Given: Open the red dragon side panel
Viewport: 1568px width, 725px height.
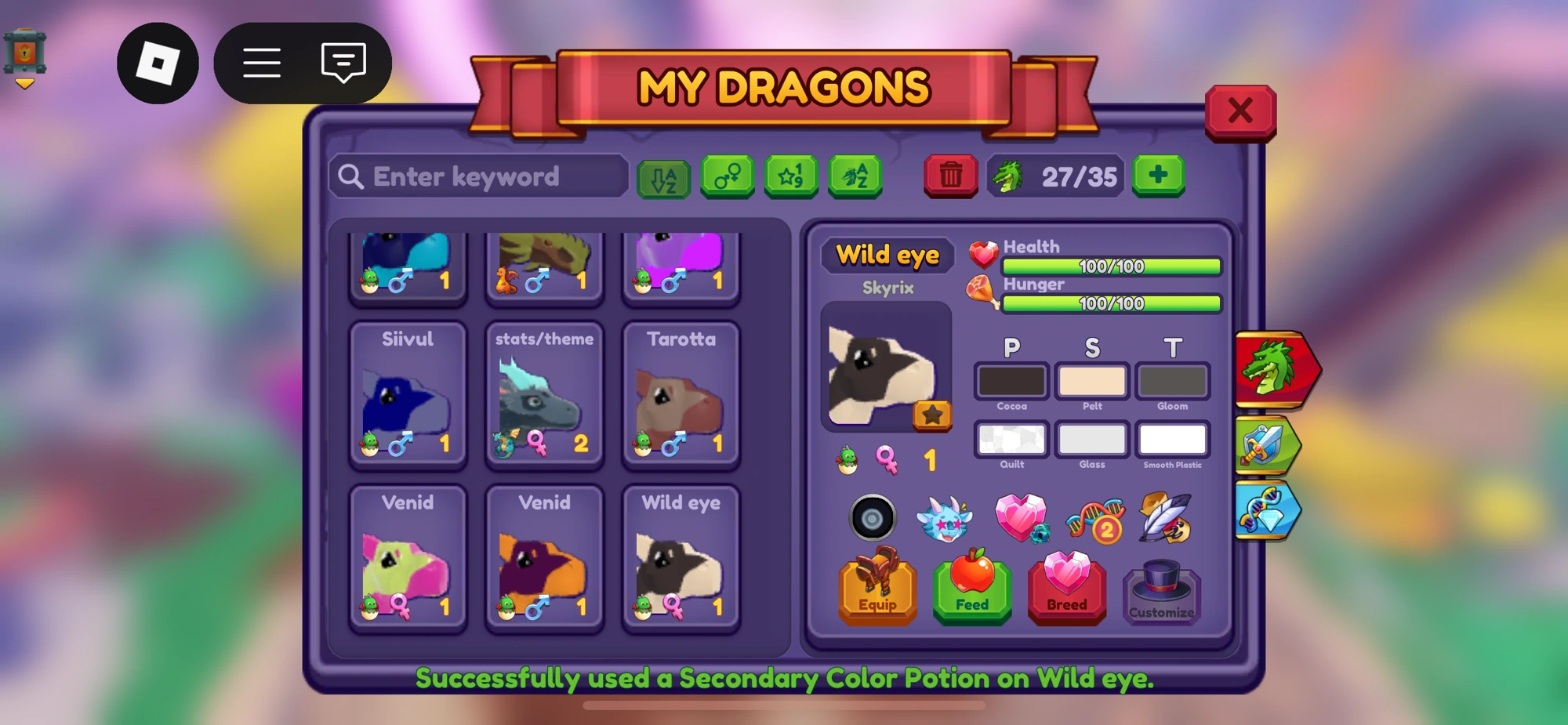Looking at the screenshot, I should [x=1272, y=368].
